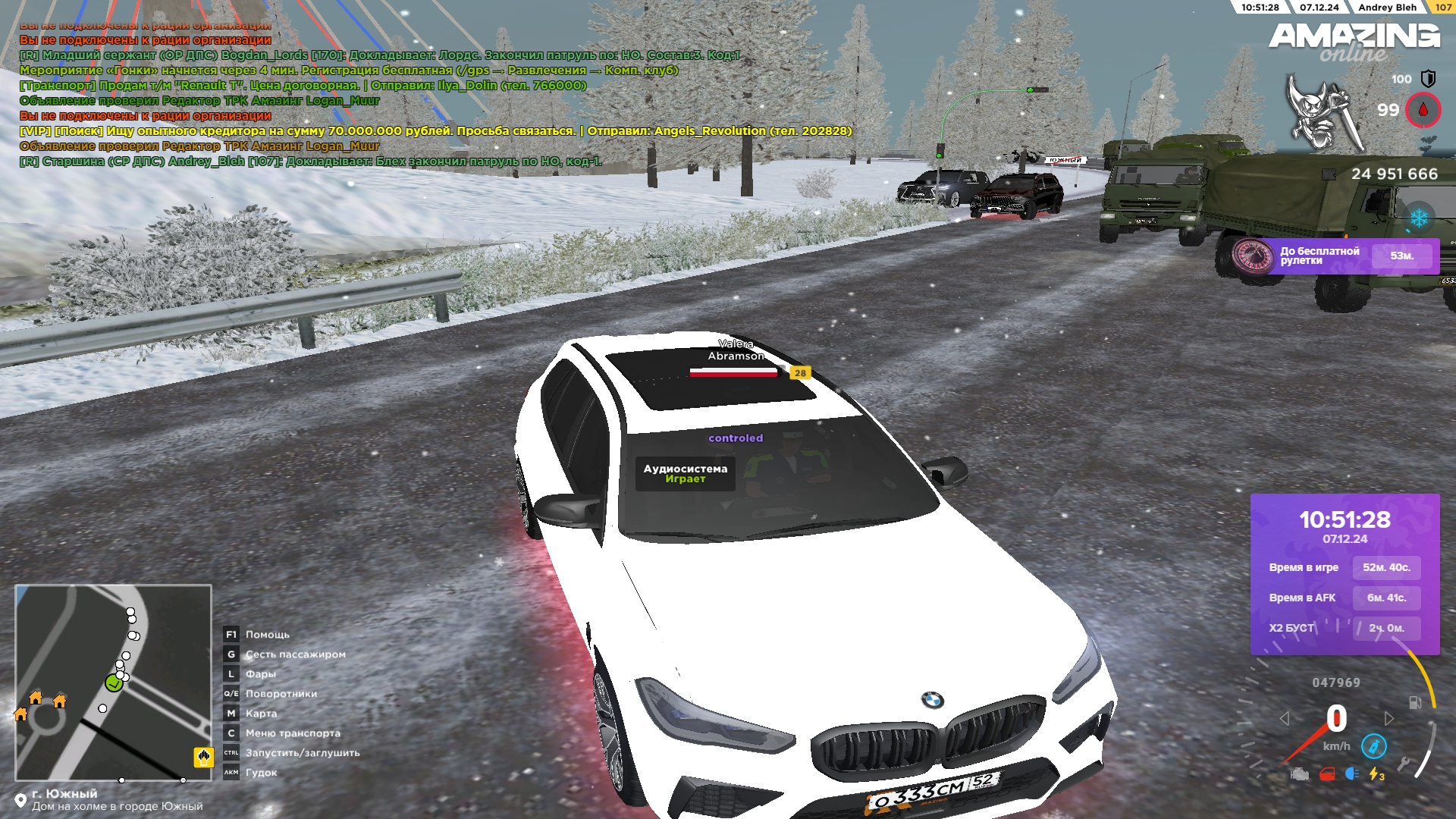Click the engine status icon
Image resolution: width=1456 pixels, height=819 pixels.
[x=1300, y=774]
